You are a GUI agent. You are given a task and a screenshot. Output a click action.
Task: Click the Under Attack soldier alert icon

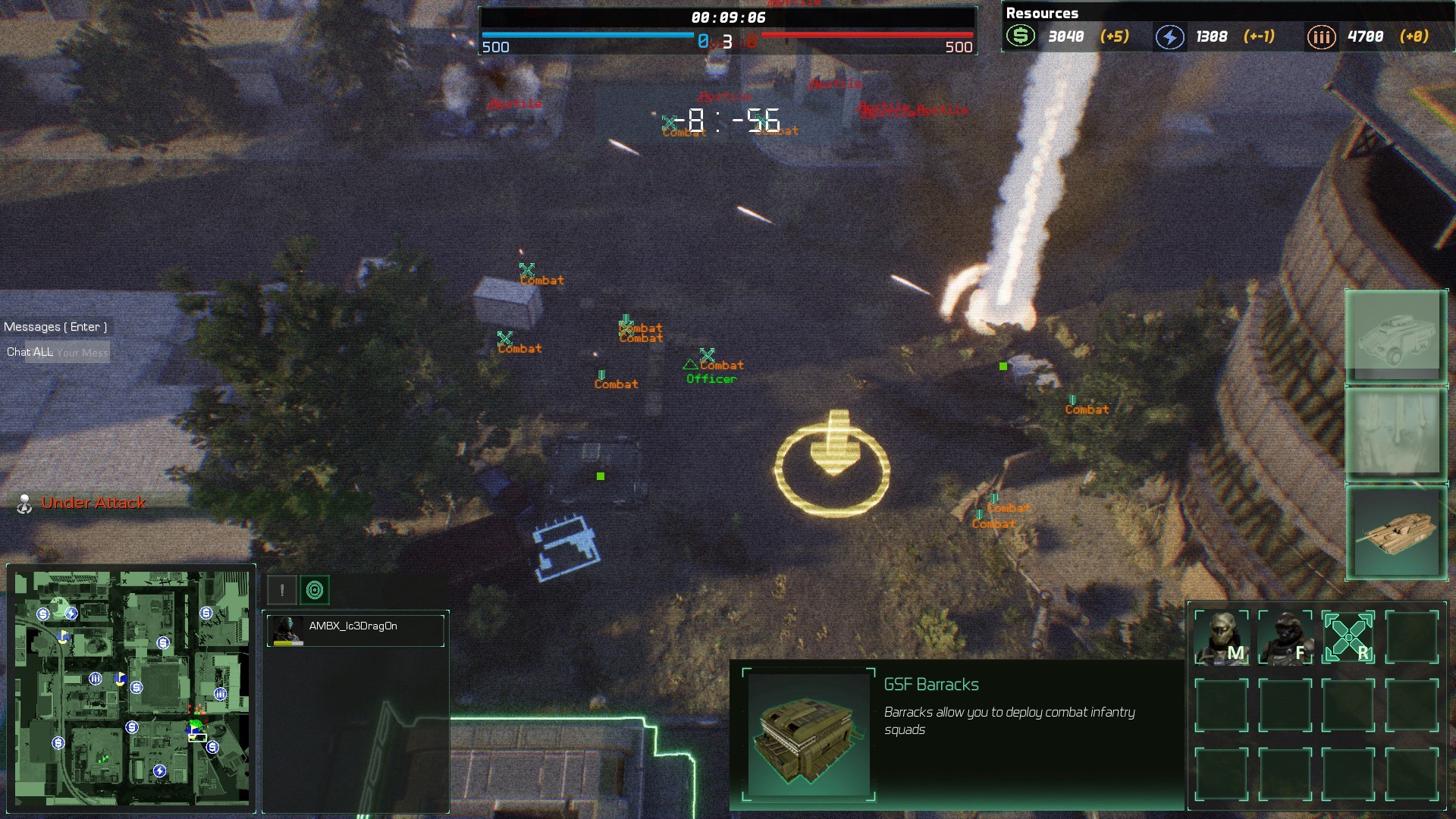(x=24, y=502)
